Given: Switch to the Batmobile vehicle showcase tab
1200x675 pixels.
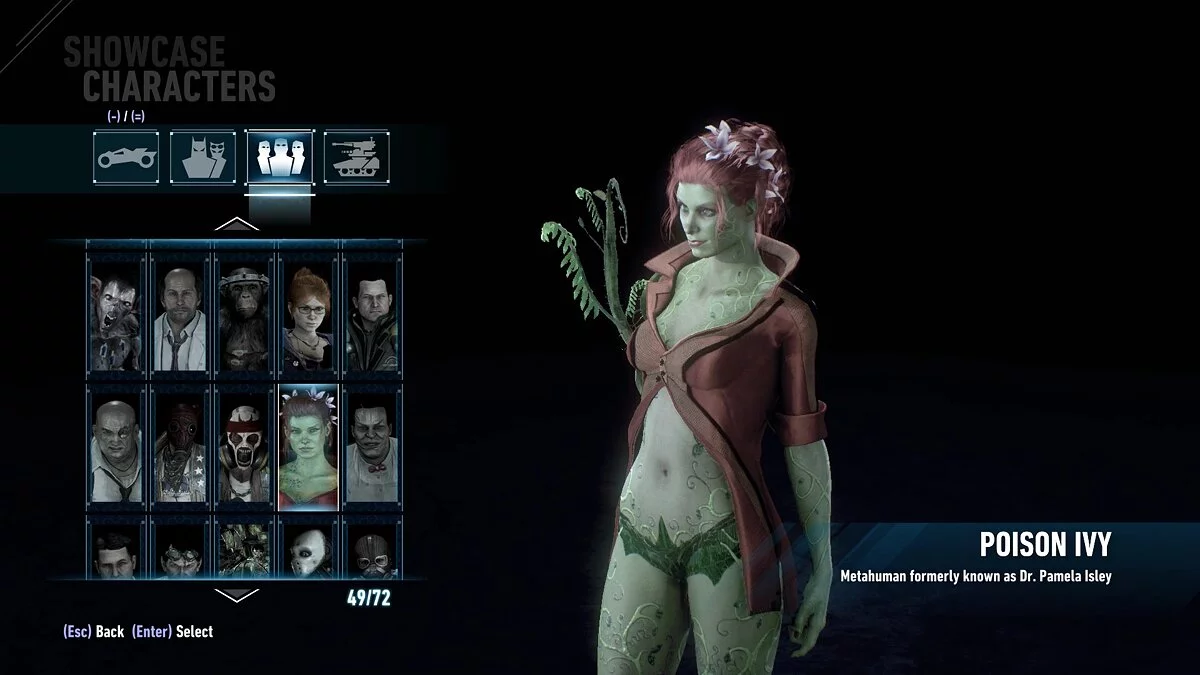Looking at the screenshot, I should 126,156.
